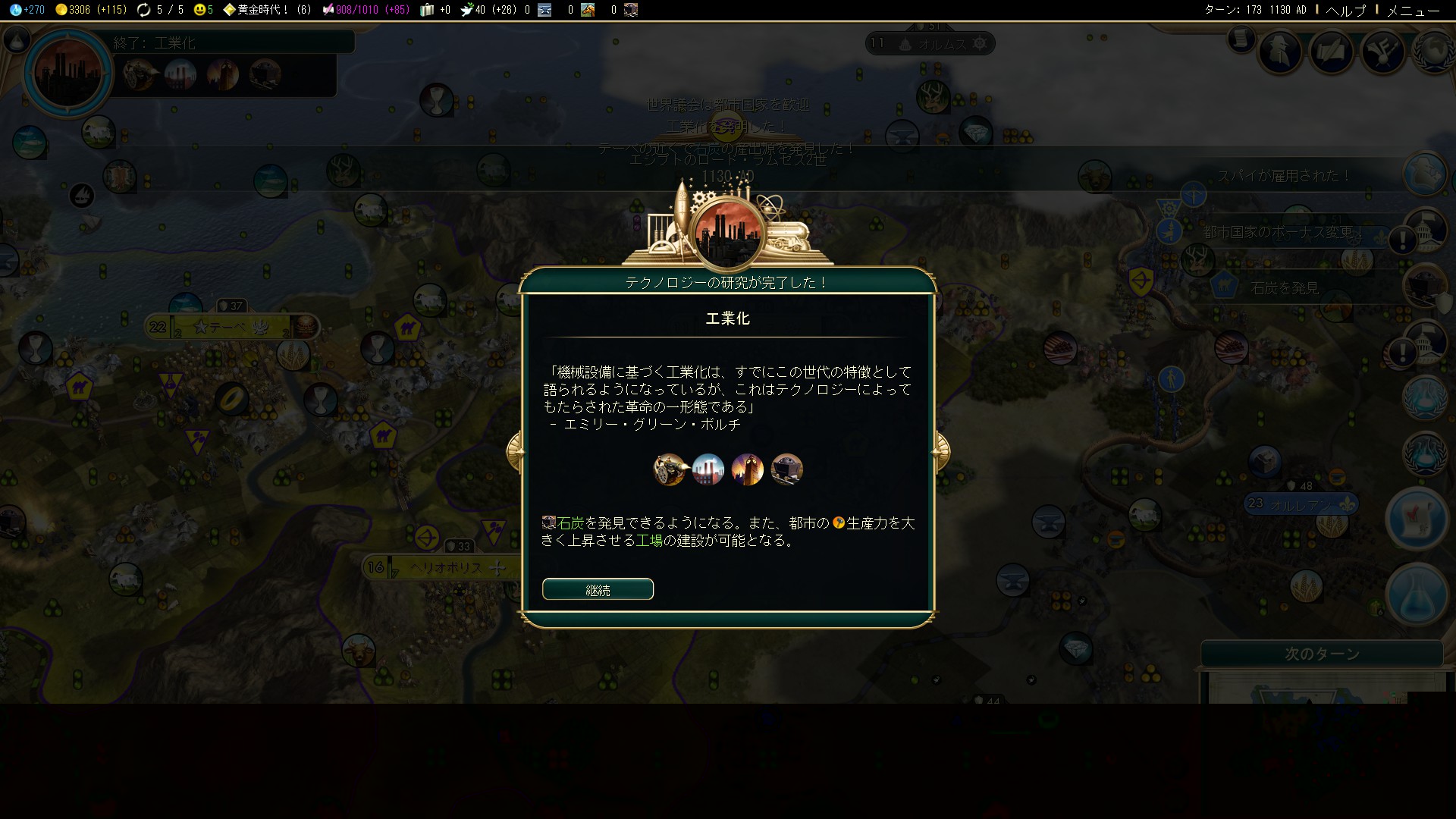Screen dimensions: 1456x819
Task: Open the social policies scroll-and-quill icon
Action: 1332,52
